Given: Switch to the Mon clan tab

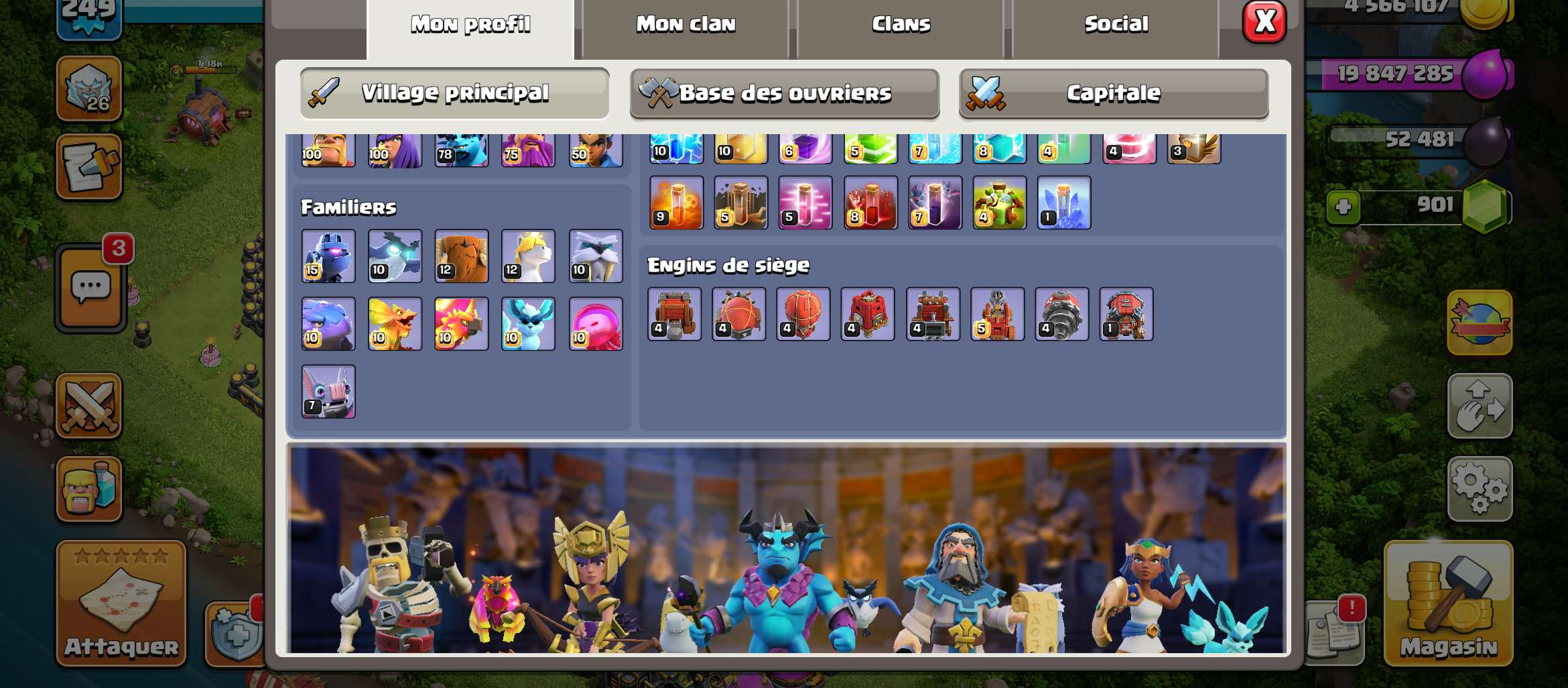Looking at the screenshot, I should click(685, 23).
